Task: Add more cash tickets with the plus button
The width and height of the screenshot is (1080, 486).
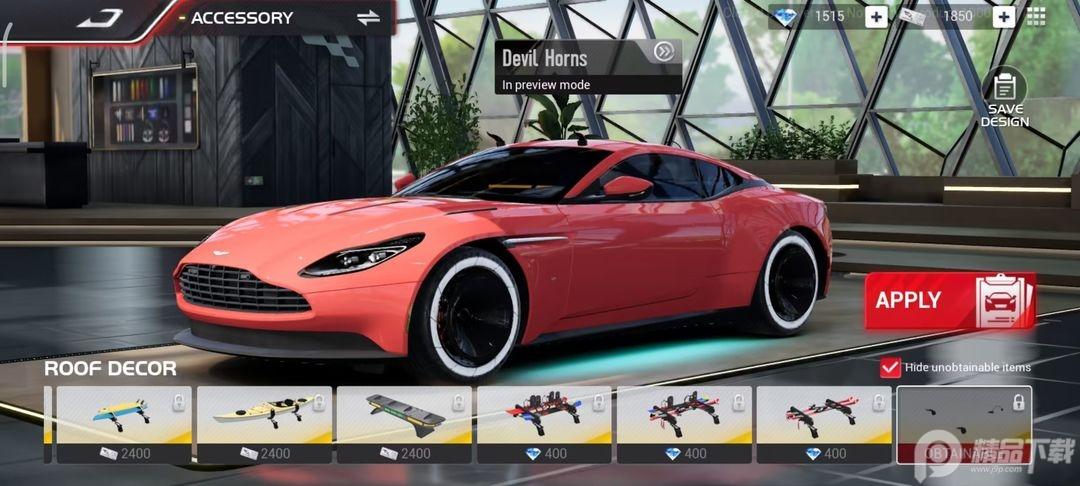Action: 1003,16
